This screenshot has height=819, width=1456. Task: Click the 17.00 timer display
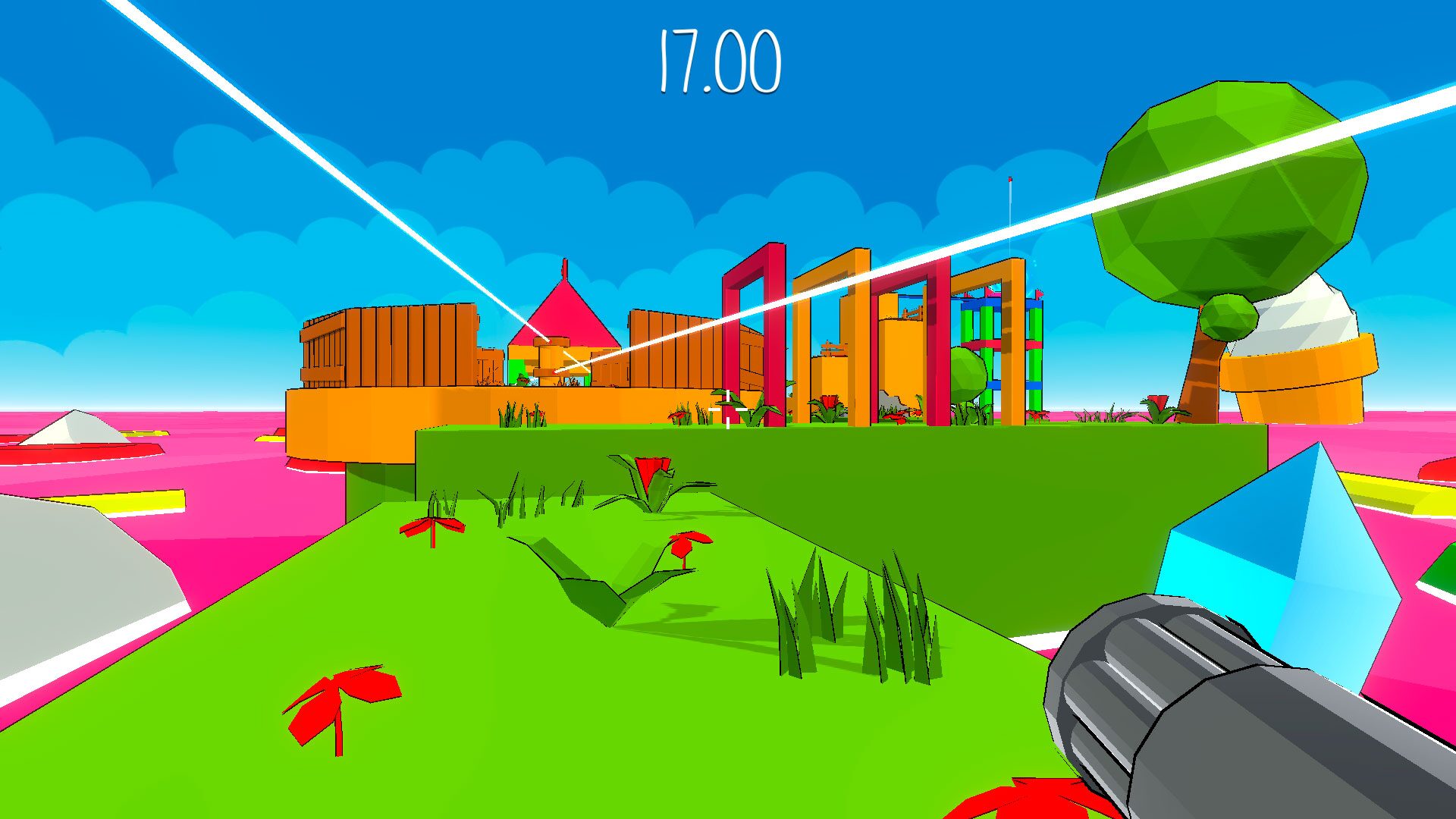(x=719, y=61)
